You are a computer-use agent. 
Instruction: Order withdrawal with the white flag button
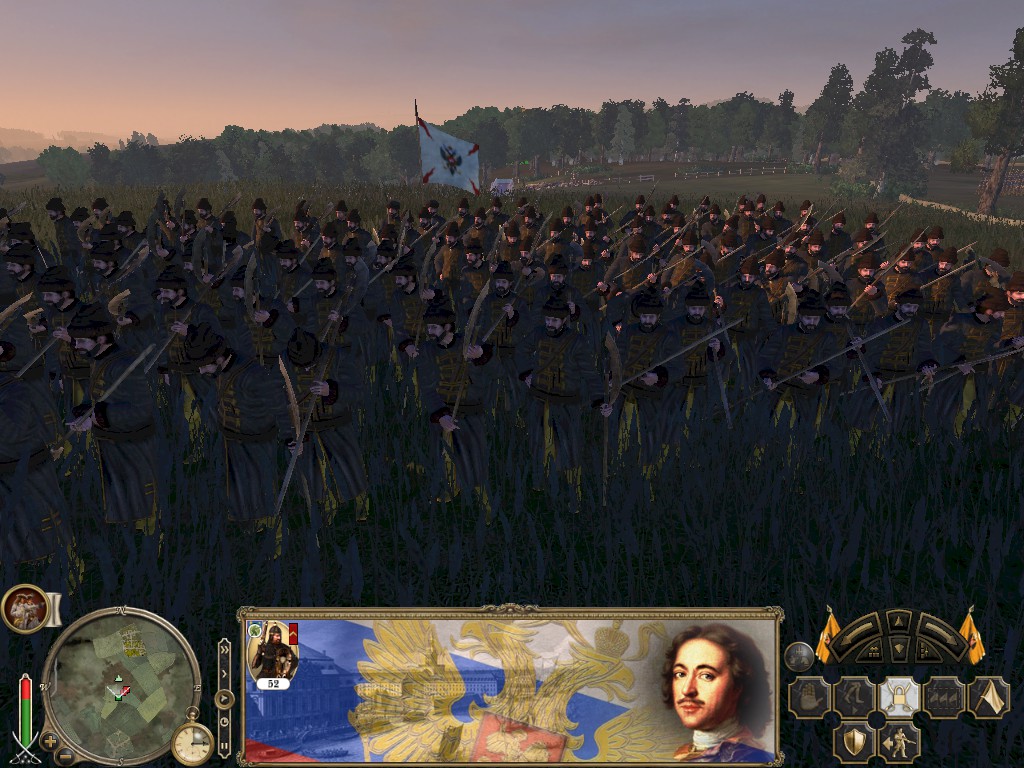point(988,697)
